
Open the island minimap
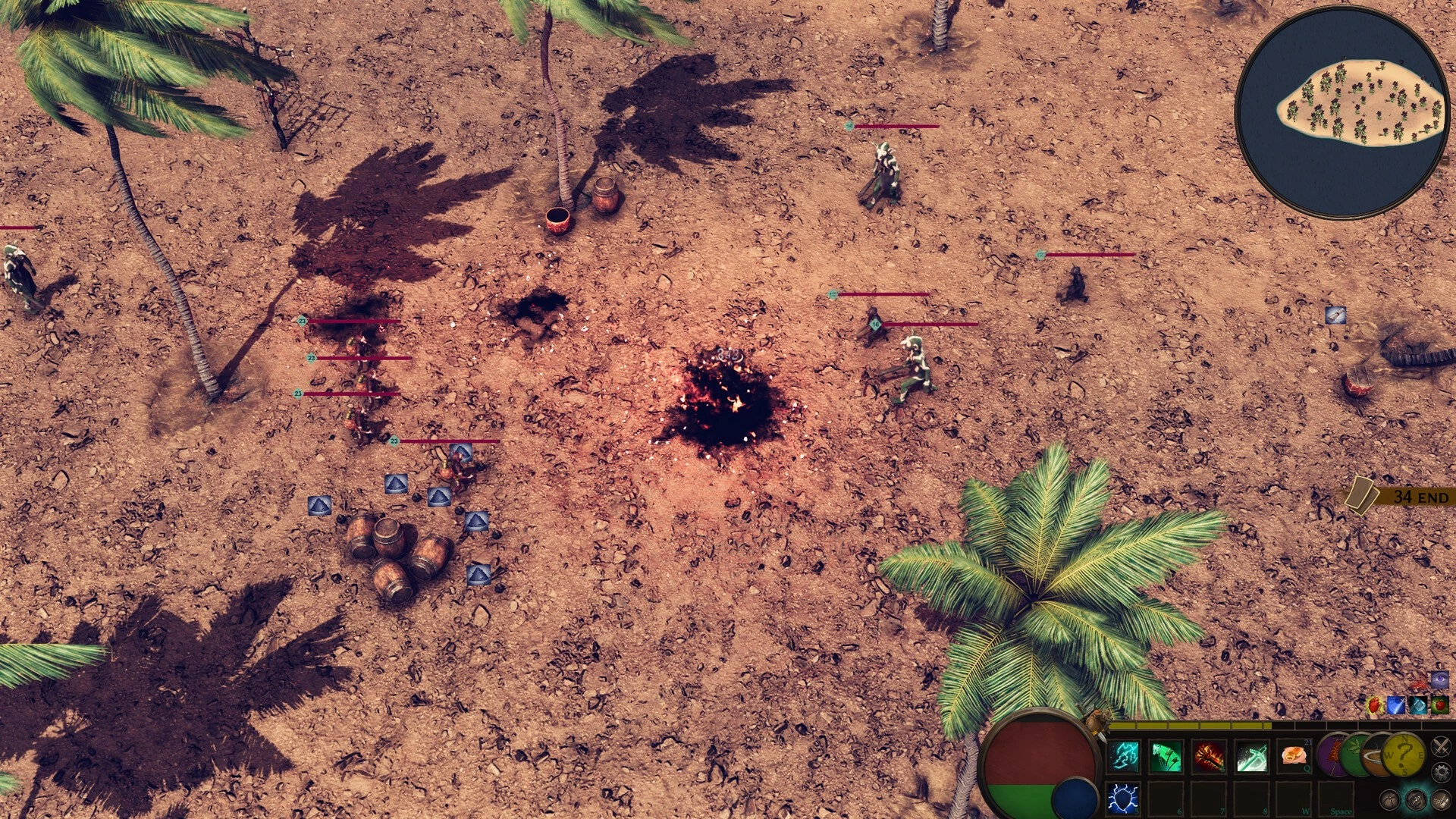(x=1341, y=112)
